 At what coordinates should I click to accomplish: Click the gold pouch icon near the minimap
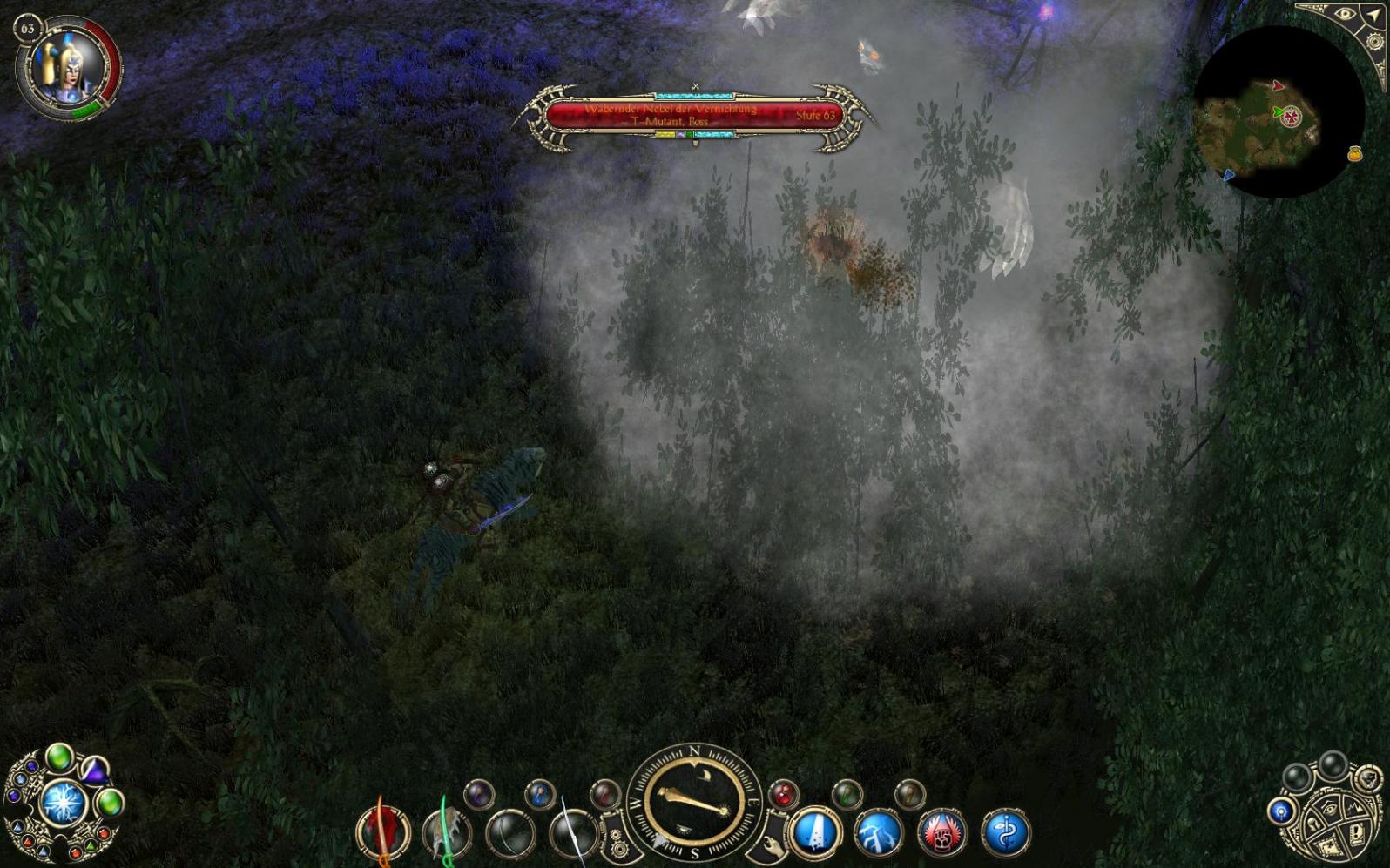tap(1354, 154)
